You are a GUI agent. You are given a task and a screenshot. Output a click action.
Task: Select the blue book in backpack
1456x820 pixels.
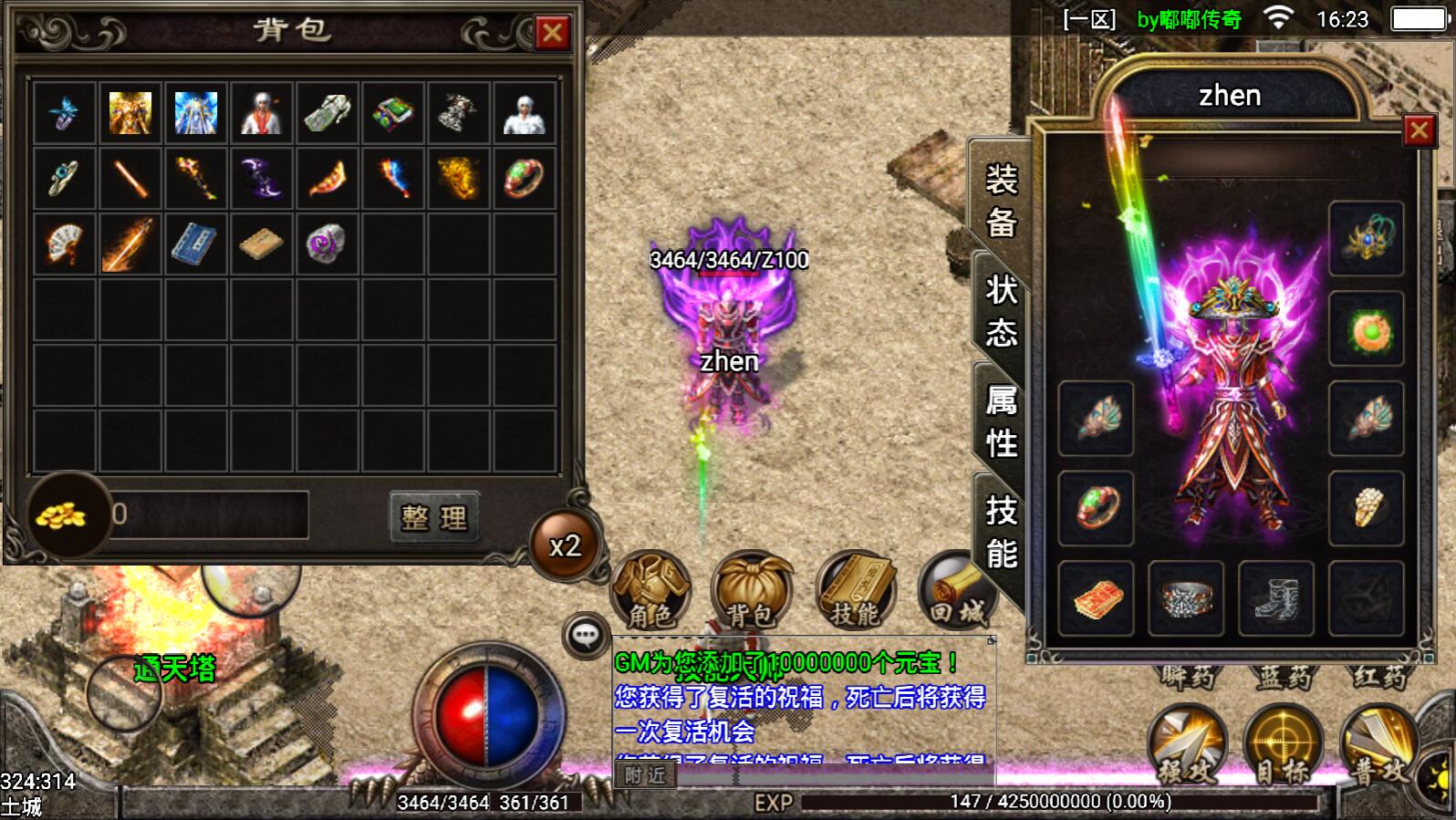(x=194, y=244)
